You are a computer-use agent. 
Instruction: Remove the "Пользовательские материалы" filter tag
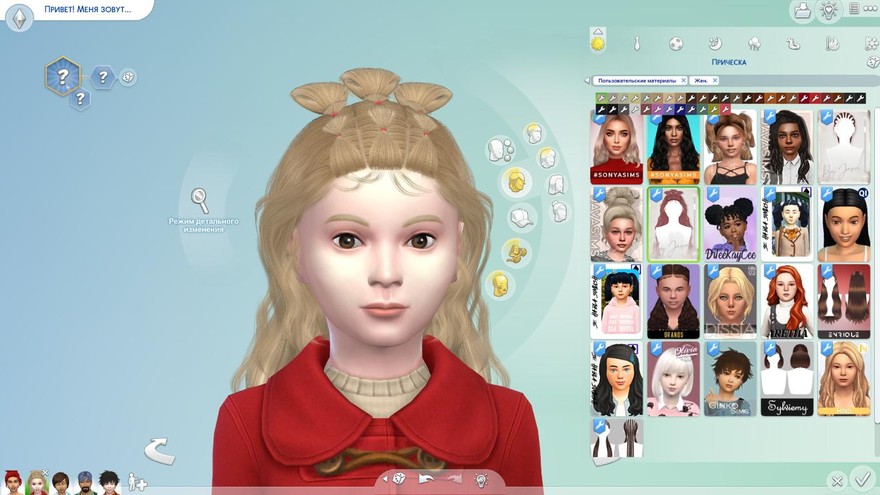tap(683, 80)
